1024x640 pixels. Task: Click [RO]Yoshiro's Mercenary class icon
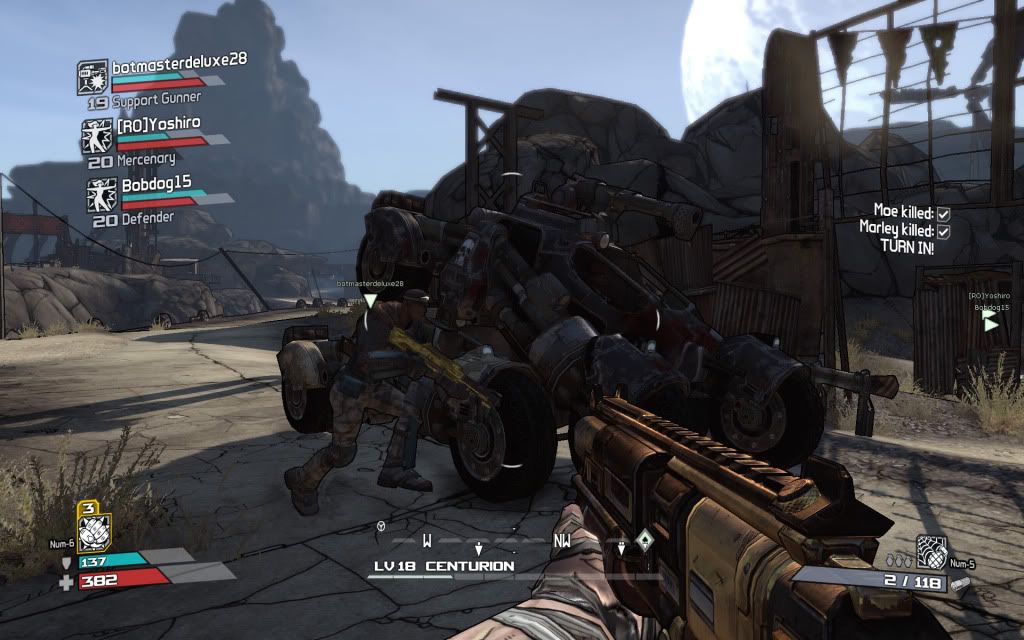point(97,137)
